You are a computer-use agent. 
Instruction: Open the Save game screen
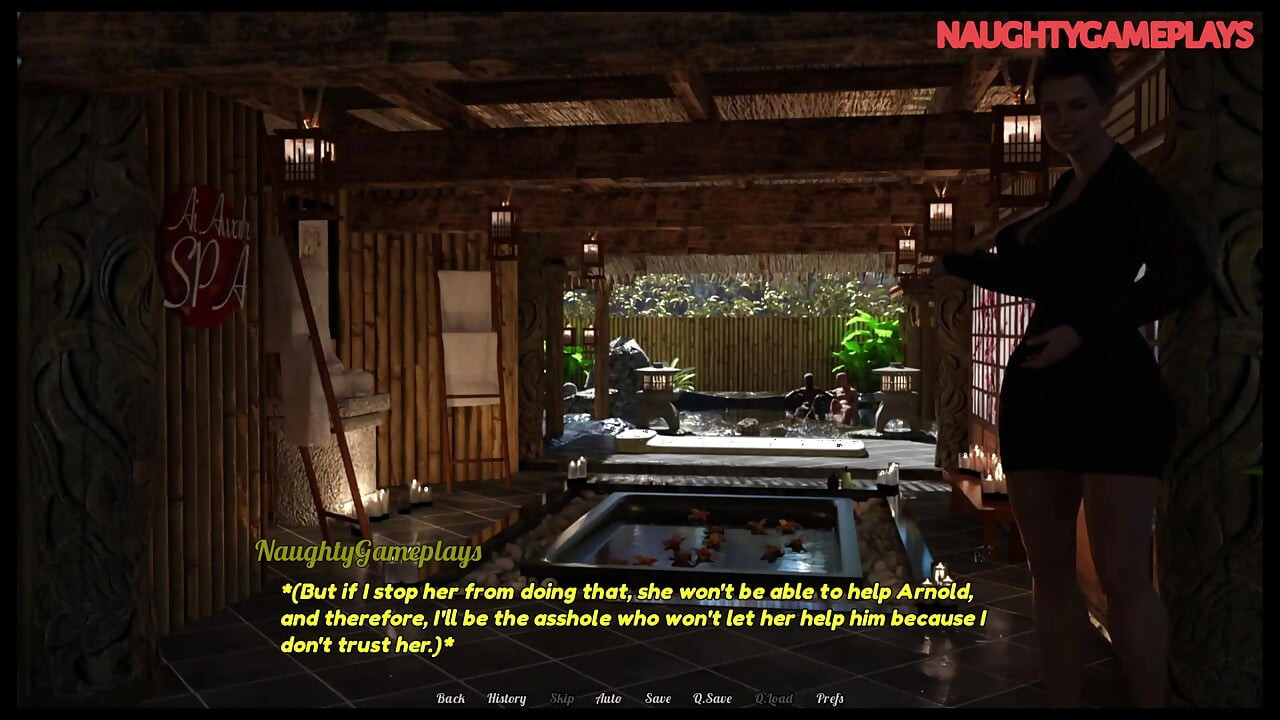pyautogui.click(x=658, y=699)
